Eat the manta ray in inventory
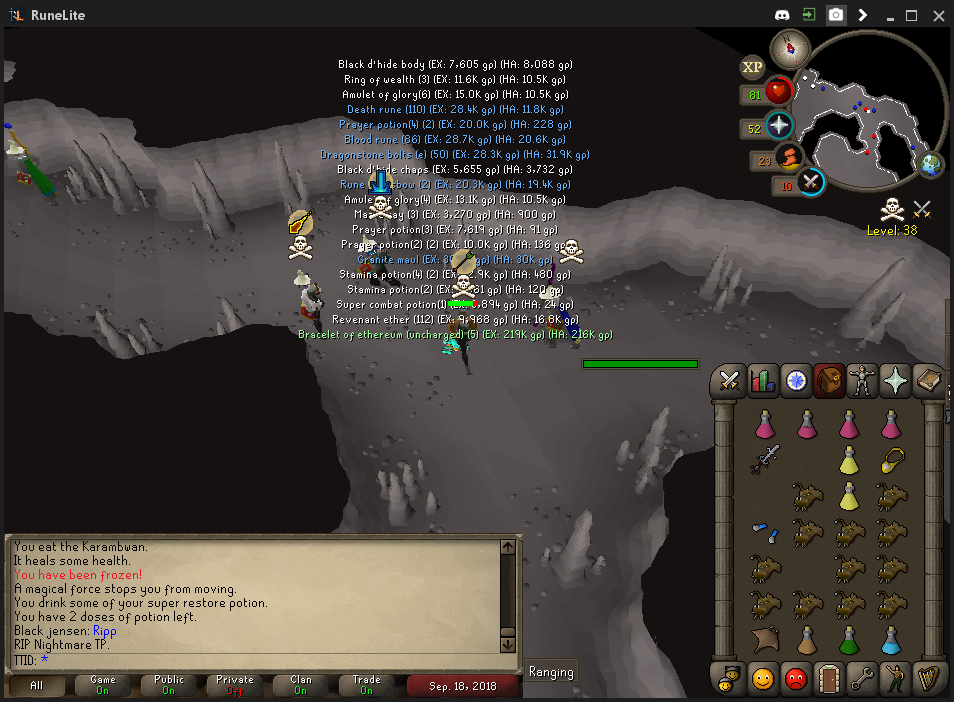This screenshot has height=702, width=954. coord(765,639)
